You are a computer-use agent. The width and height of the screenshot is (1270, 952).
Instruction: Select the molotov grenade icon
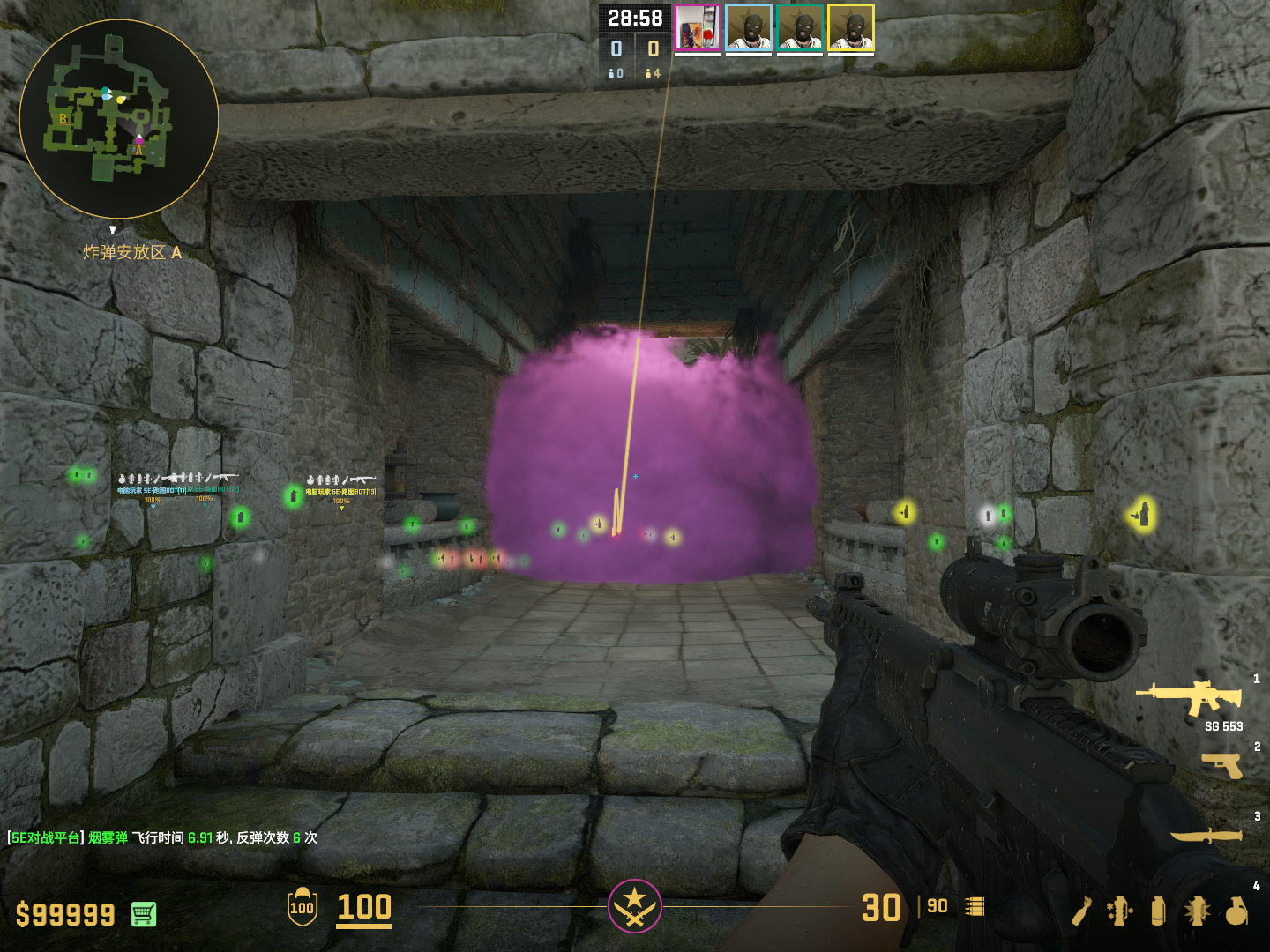pyautogui.click(x=1082, y=911)
